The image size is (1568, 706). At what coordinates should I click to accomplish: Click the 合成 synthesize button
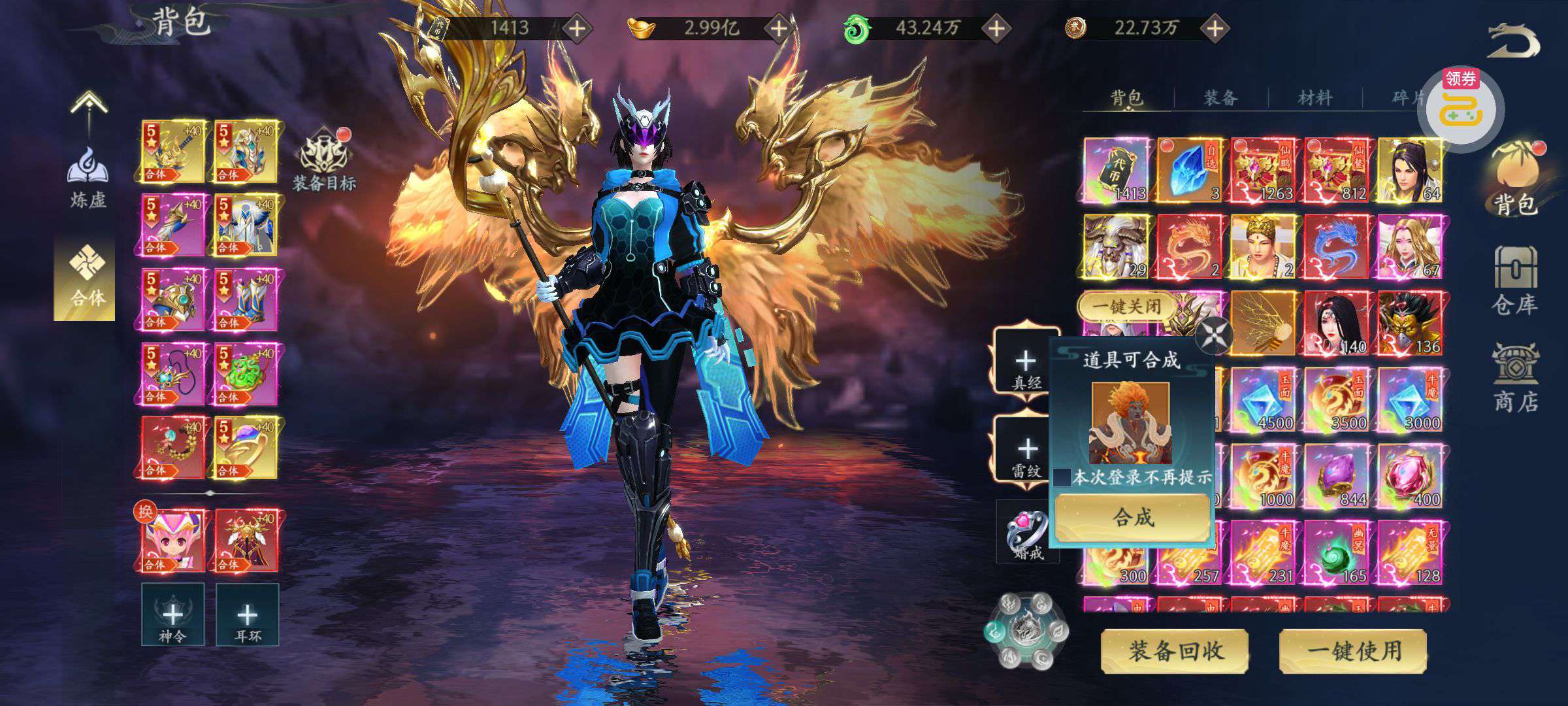[x=1132, y=517]
